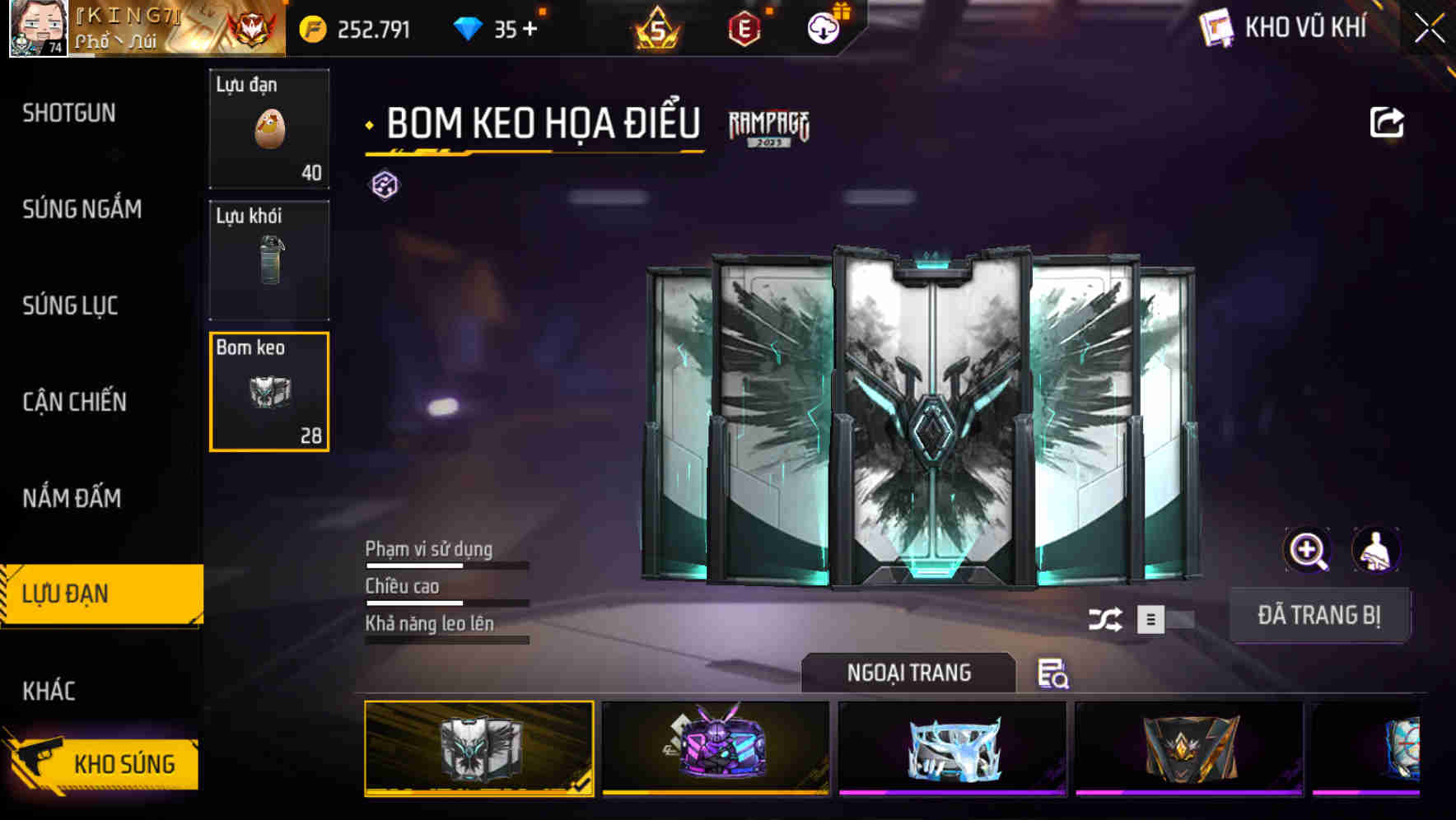Toggle the character model display icon
Viewport: 1456px width, 820px height.
(1378, 550)
